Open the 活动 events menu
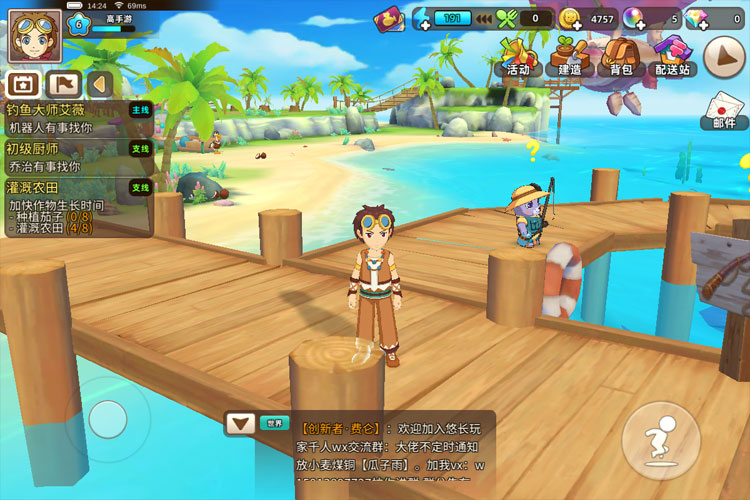Image resolution: width=750 pixels, height=500 pixels. pos(518,56)
